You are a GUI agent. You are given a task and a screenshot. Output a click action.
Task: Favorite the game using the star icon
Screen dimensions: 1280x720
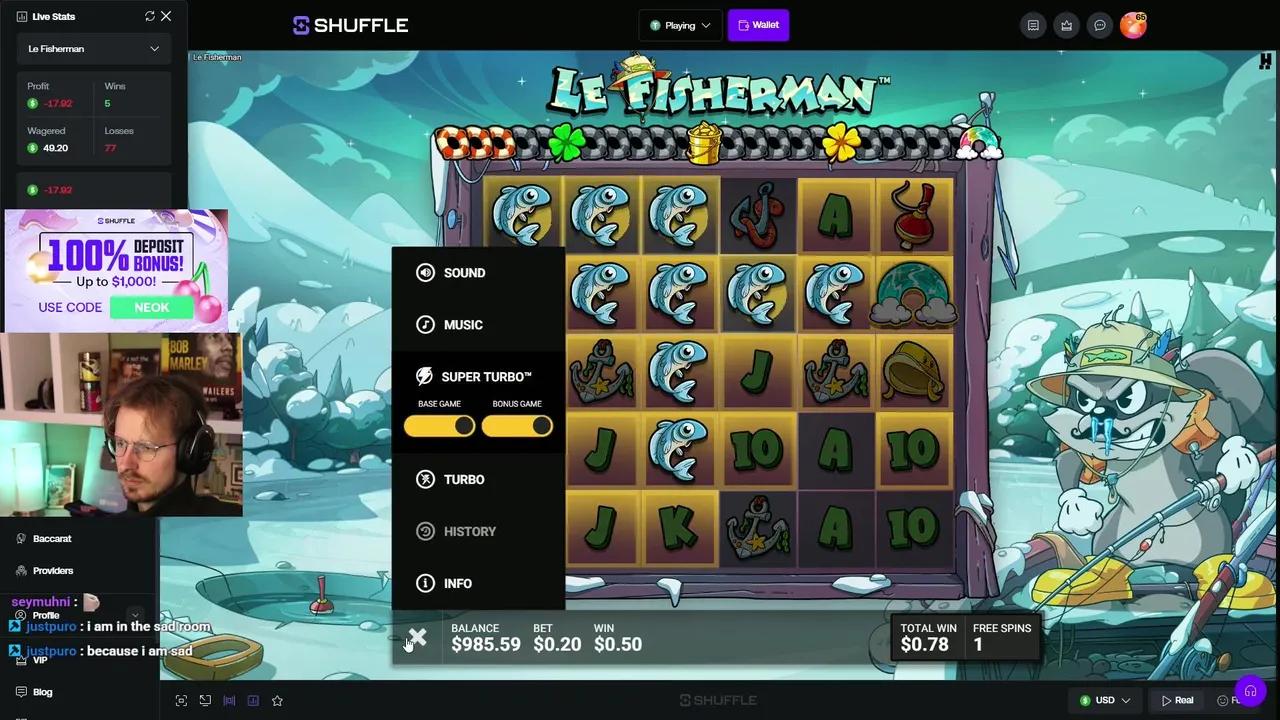click(x=277, y=700)
